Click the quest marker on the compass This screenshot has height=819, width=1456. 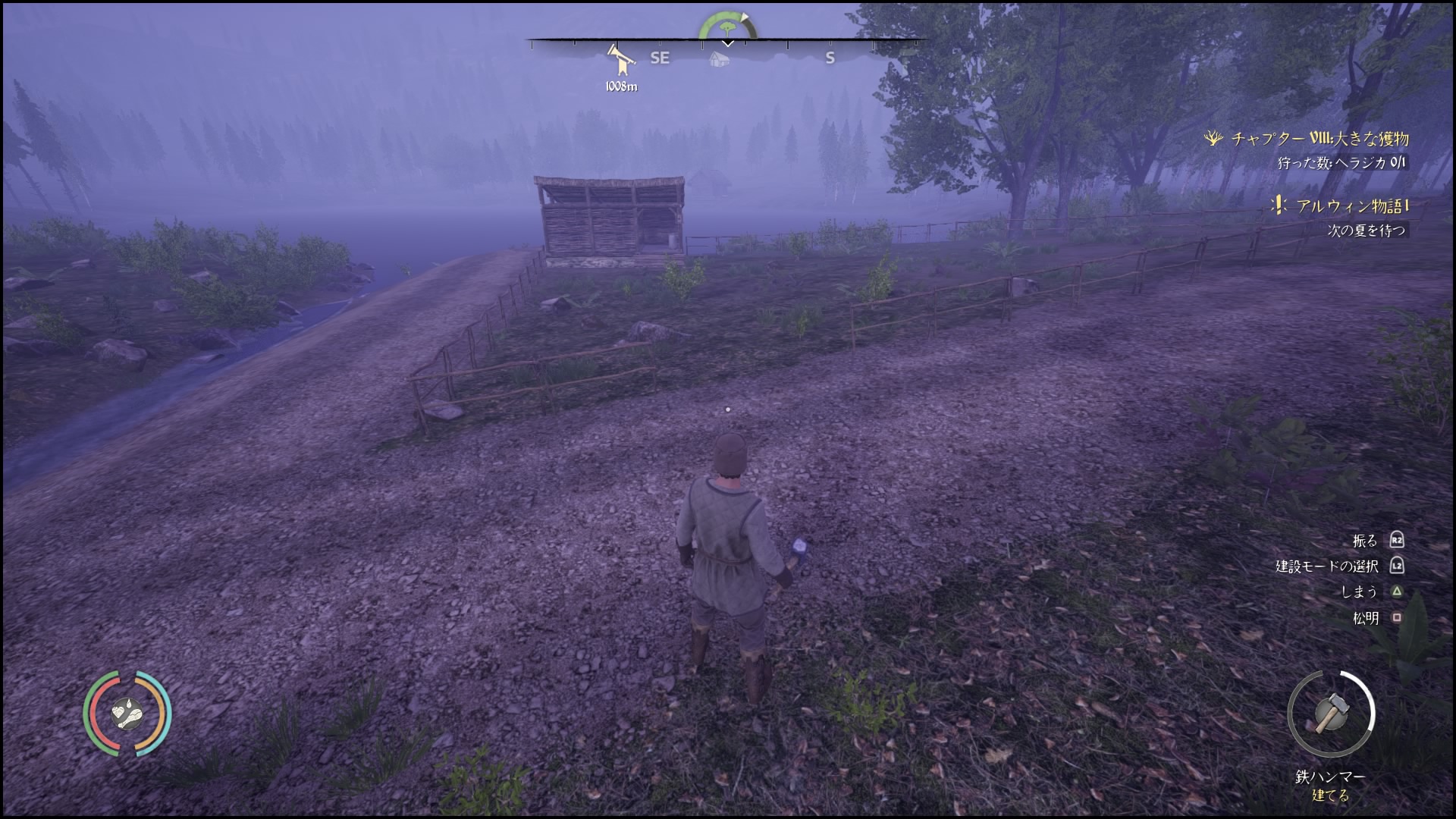619,59
